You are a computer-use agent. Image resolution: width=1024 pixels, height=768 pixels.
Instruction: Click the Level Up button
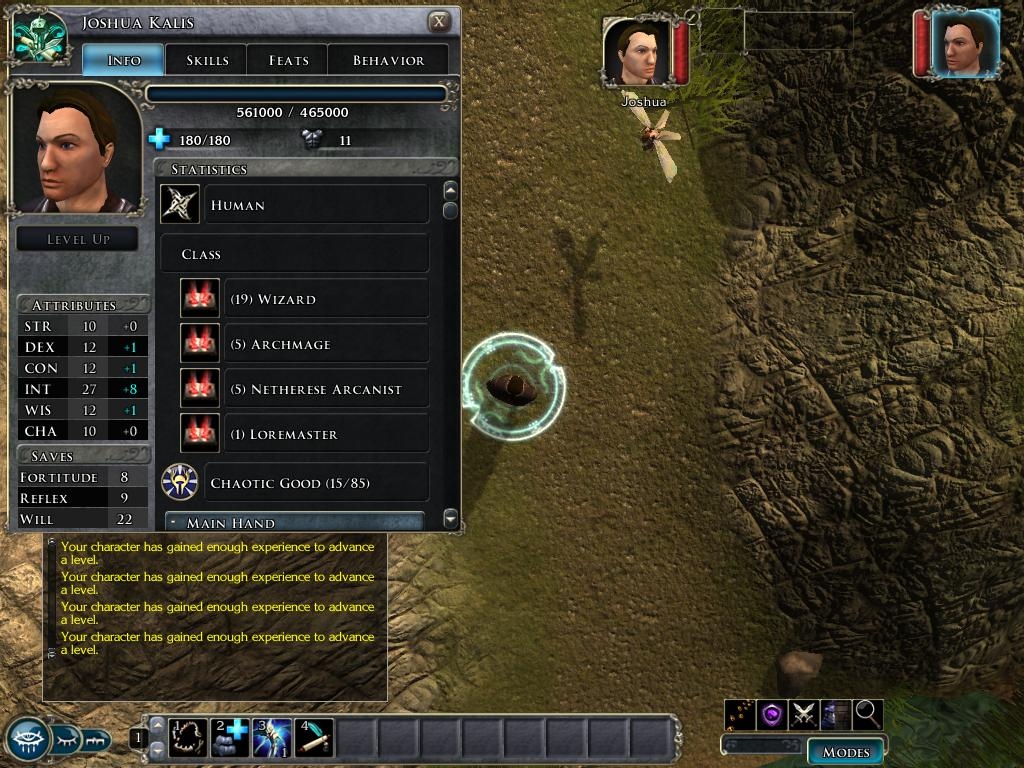tap(78, 239)
